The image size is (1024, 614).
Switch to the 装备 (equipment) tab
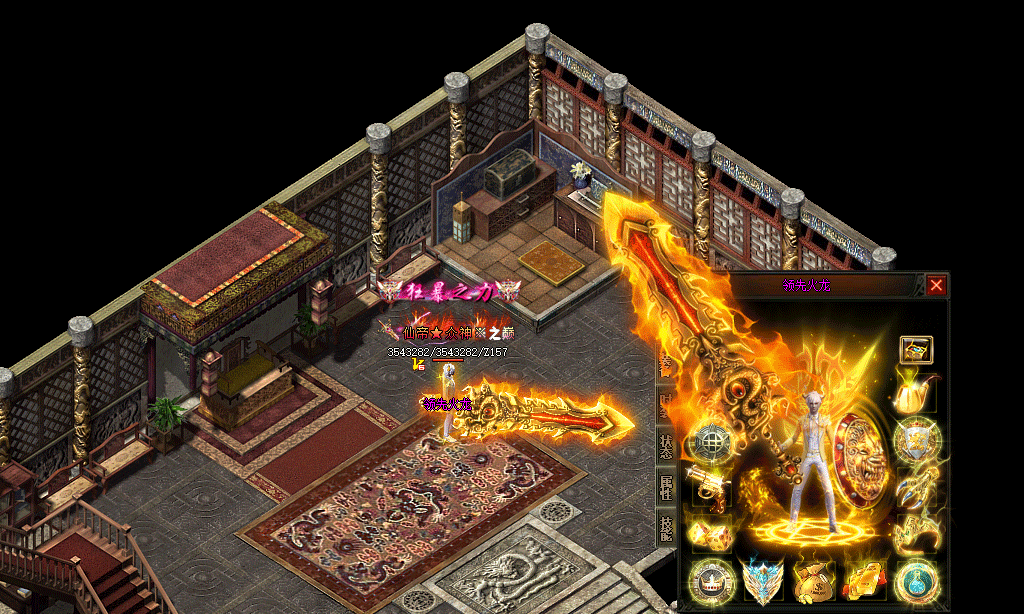pos(665,366)
